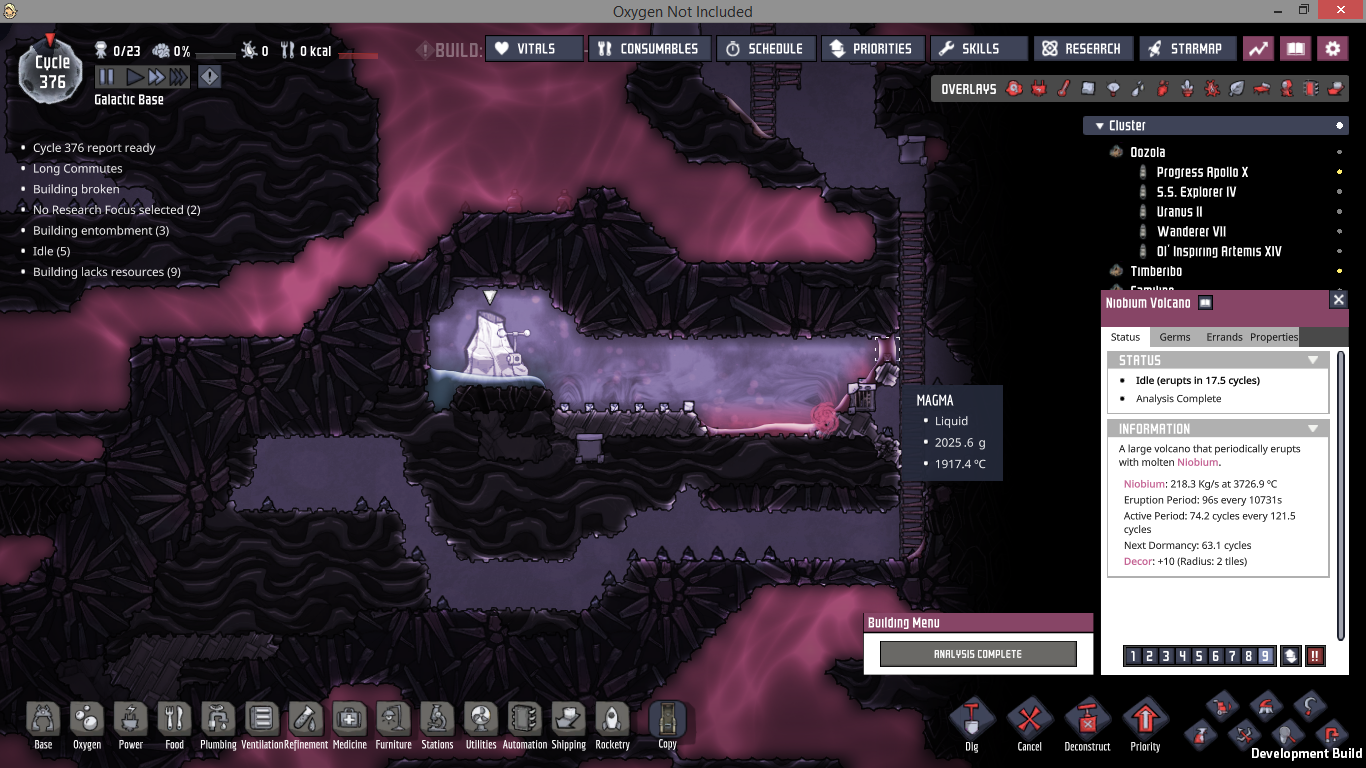The image size is (1366, 768).
Task: Open the Rocketry build category
Action: [612, 725]
